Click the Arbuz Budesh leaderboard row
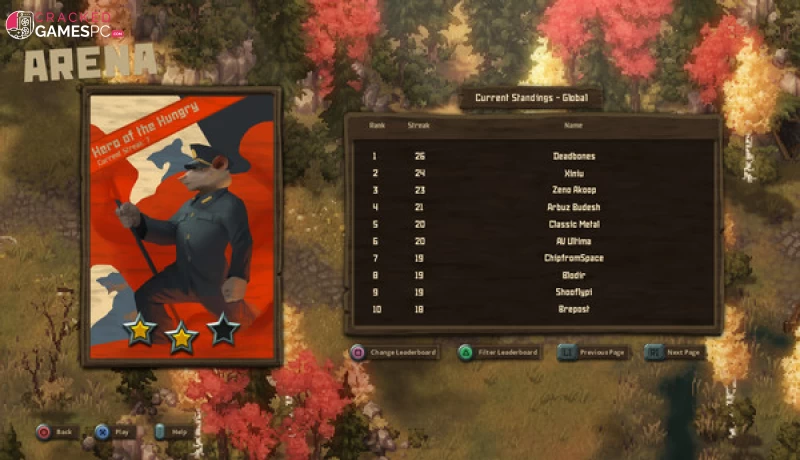800x460 pixels. pos(532,207)
